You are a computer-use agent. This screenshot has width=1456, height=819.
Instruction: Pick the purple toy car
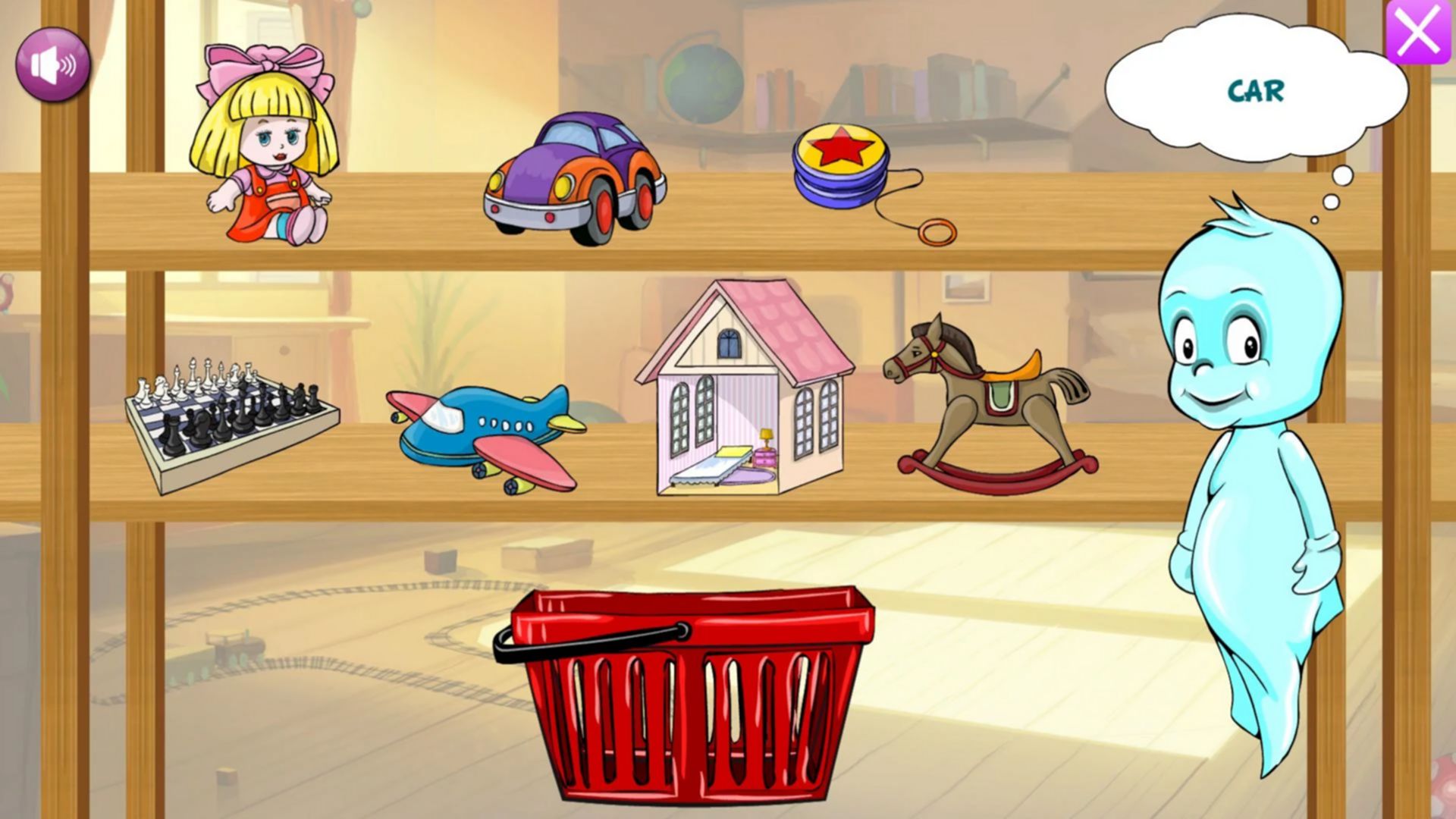click(574, 180)
